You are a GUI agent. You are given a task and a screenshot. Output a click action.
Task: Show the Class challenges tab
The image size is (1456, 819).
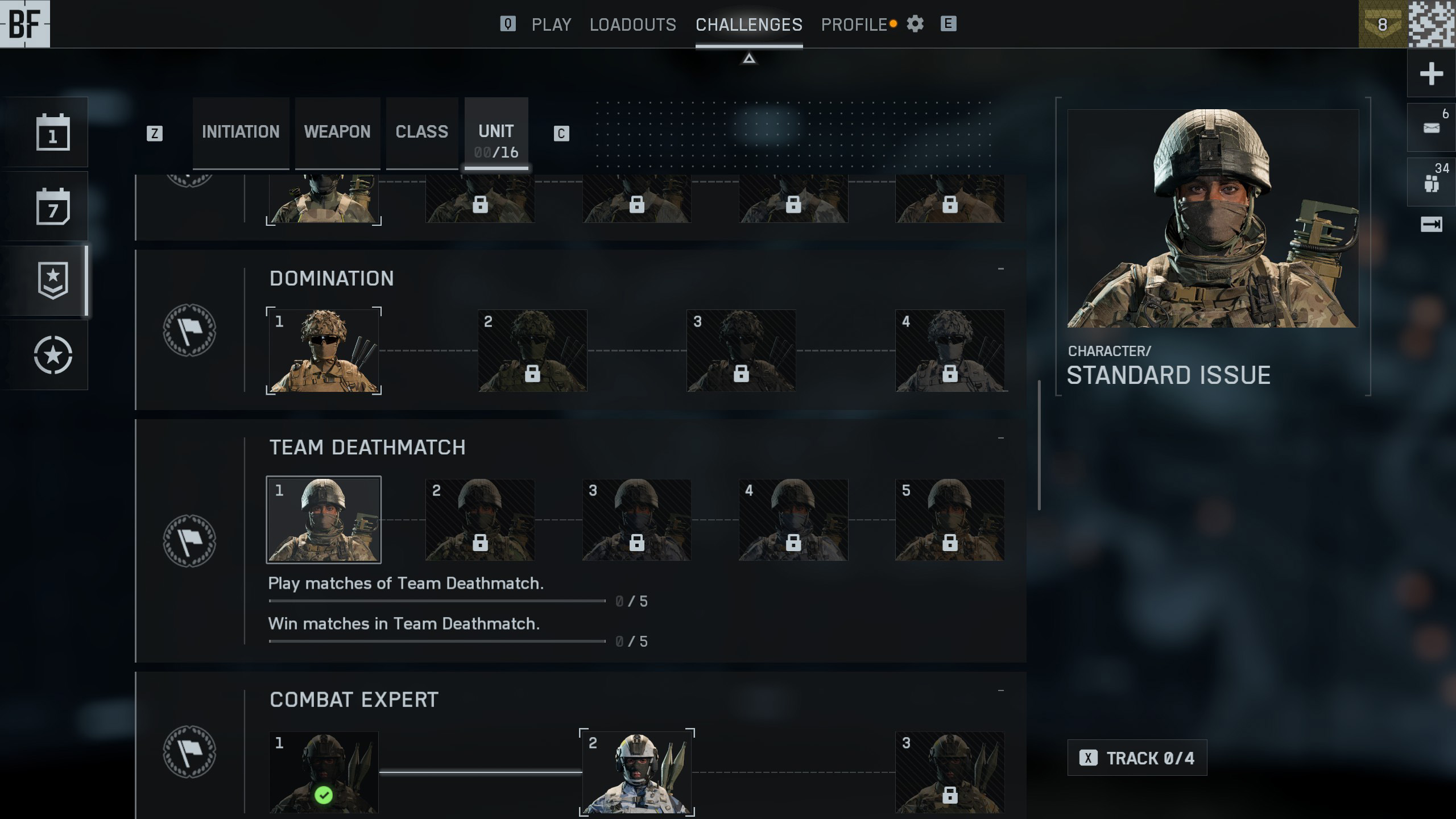tap(421, 132)
